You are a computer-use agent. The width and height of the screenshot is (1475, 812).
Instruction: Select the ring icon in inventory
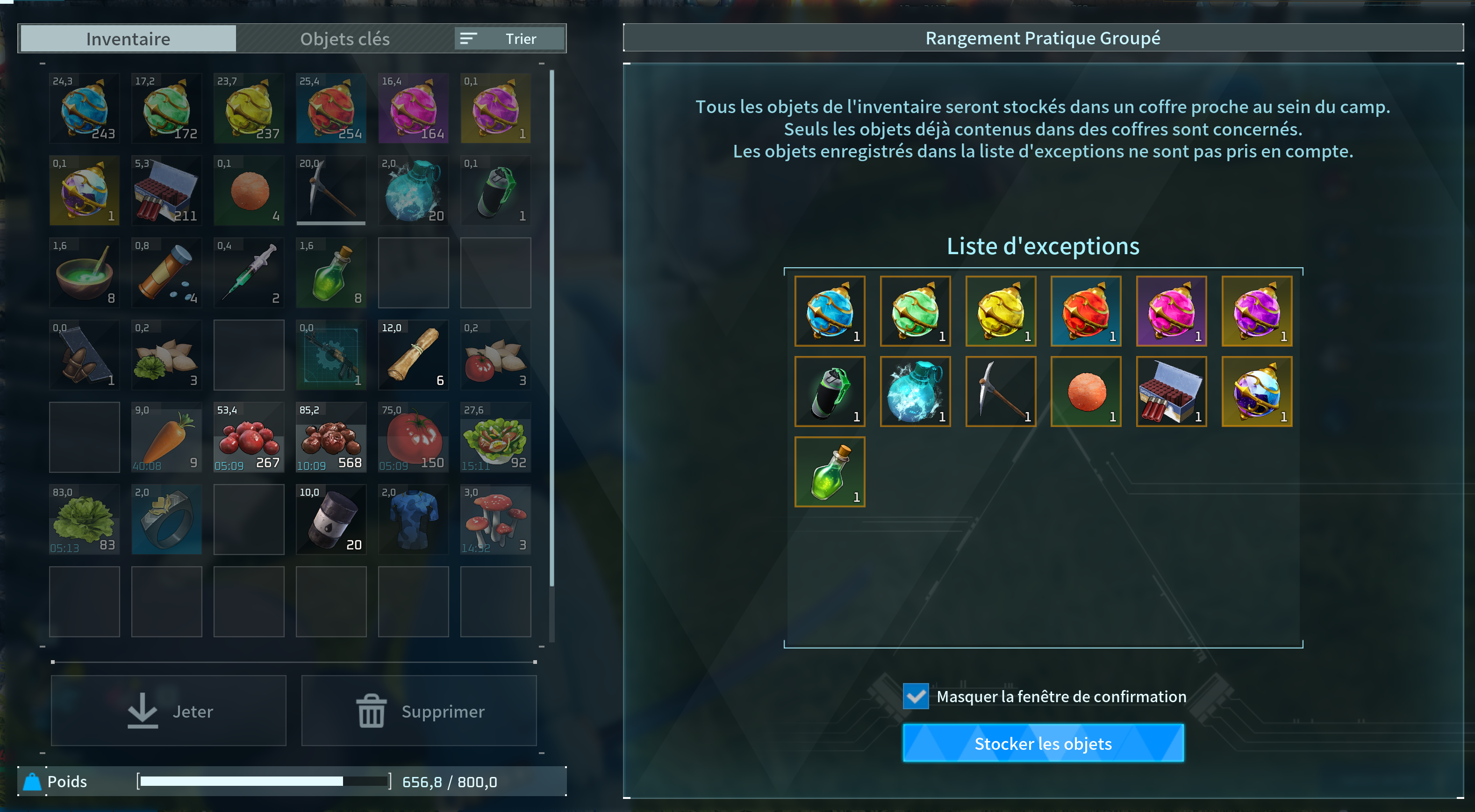167,520
